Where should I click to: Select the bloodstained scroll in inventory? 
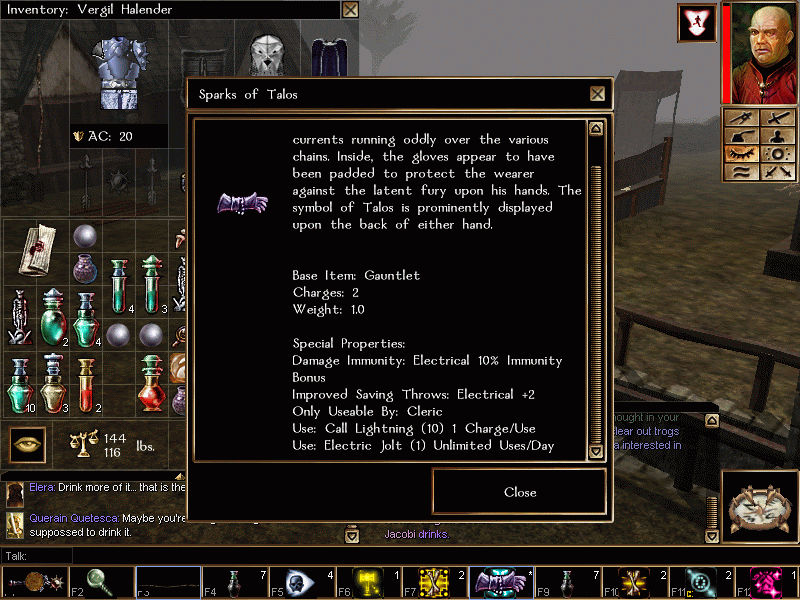pos(32,246)
